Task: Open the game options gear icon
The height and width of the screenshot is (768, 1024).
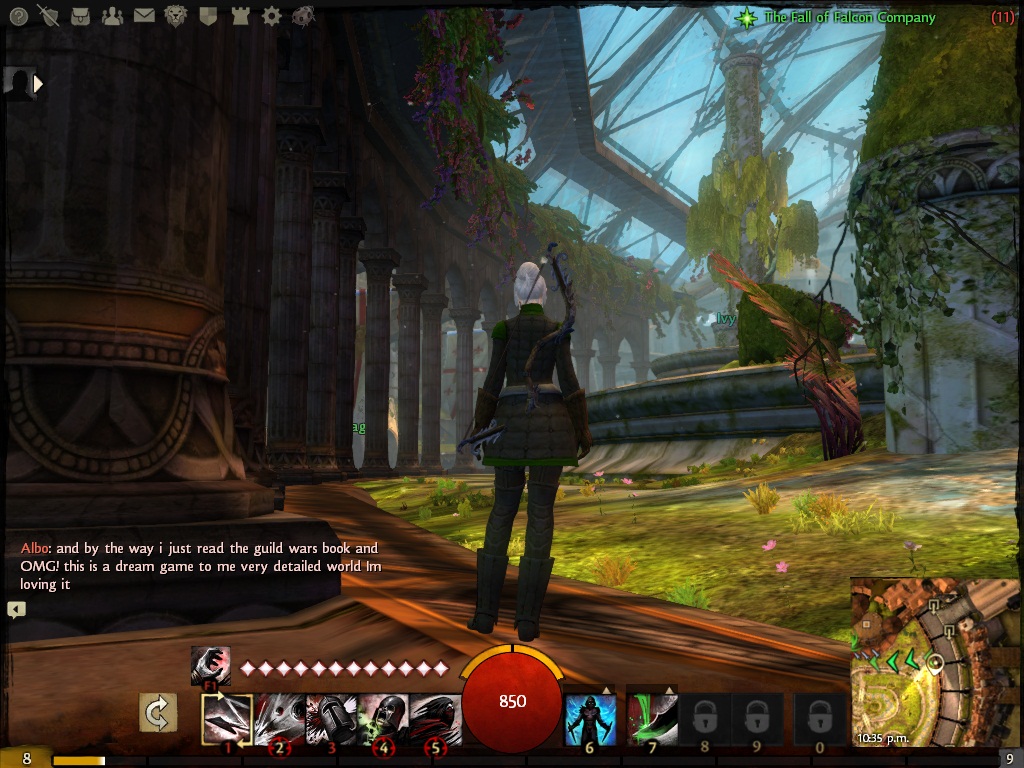Action: coord(271,16)
